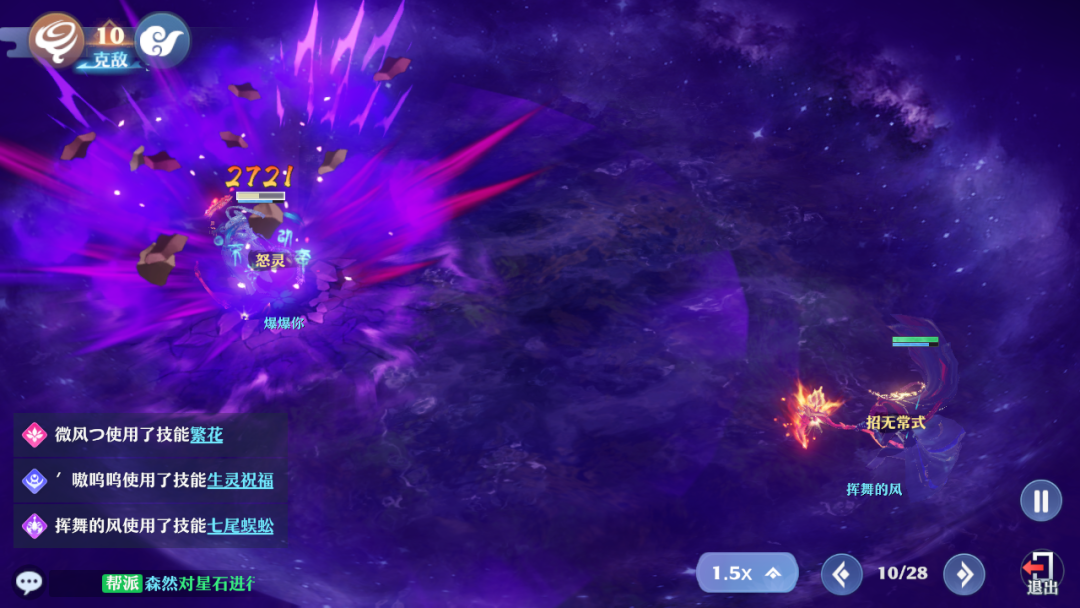
Task: Pause the battle replay
Action: (x=1040, y=500)
